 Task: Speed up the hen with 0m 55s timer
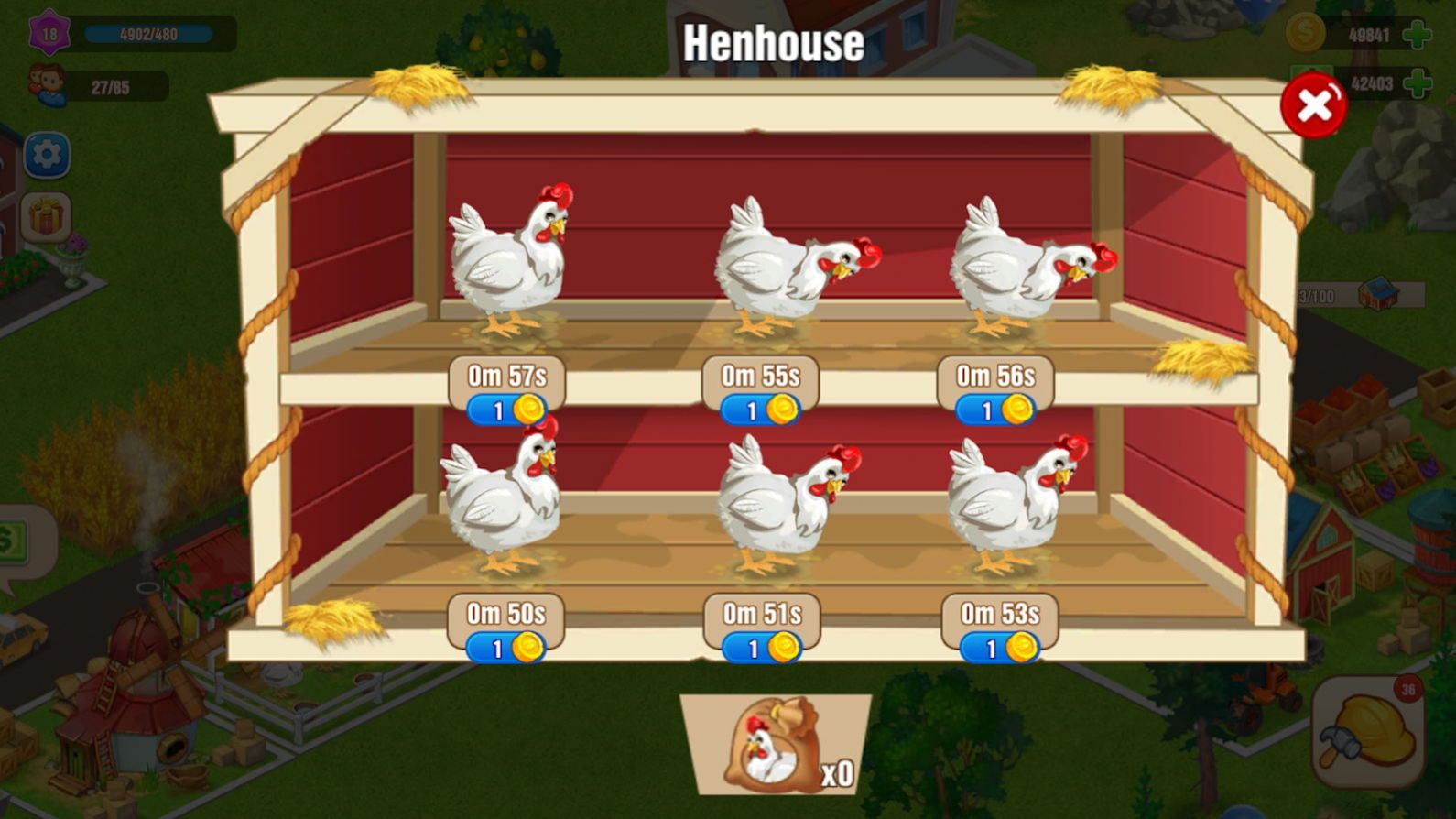coord(760,409)
